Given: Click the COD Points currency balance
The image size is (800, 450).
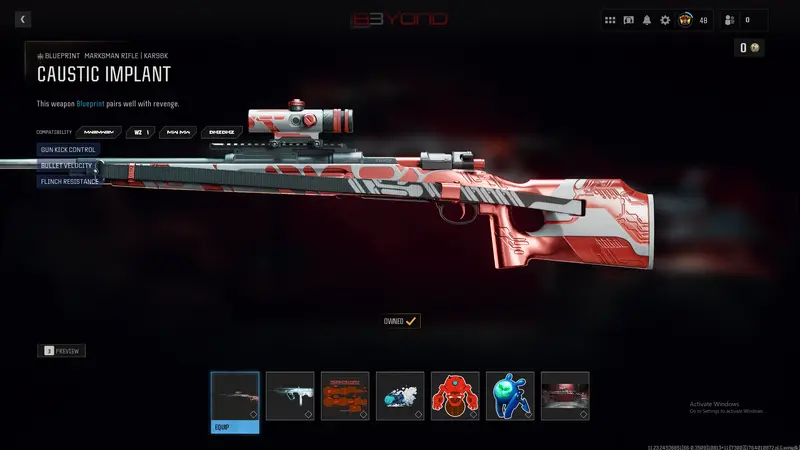Looking at the screenshot, I should (749, 48).
